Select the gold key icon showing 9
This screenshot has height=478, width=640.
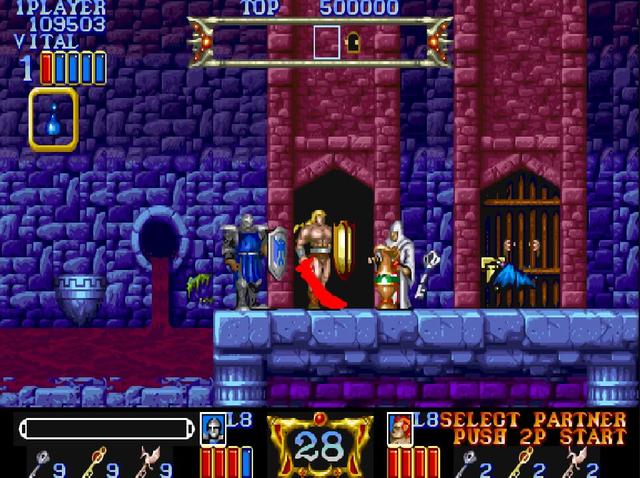(x=92, y=461)
